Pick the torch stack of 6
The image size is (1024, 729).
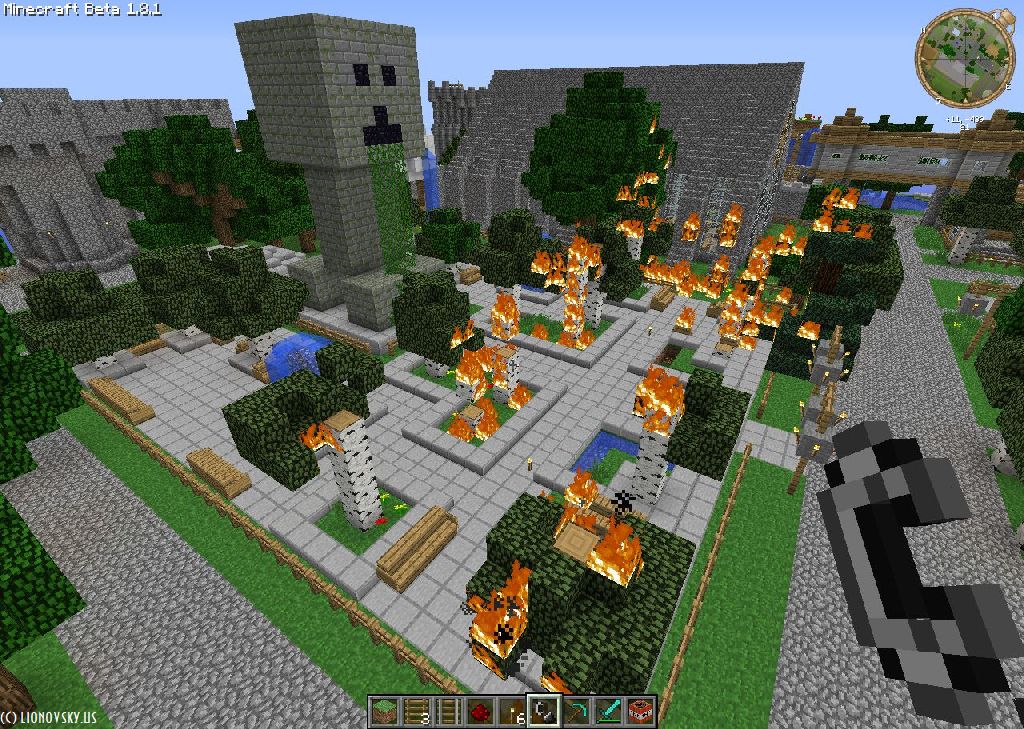[x=512, y=711]
